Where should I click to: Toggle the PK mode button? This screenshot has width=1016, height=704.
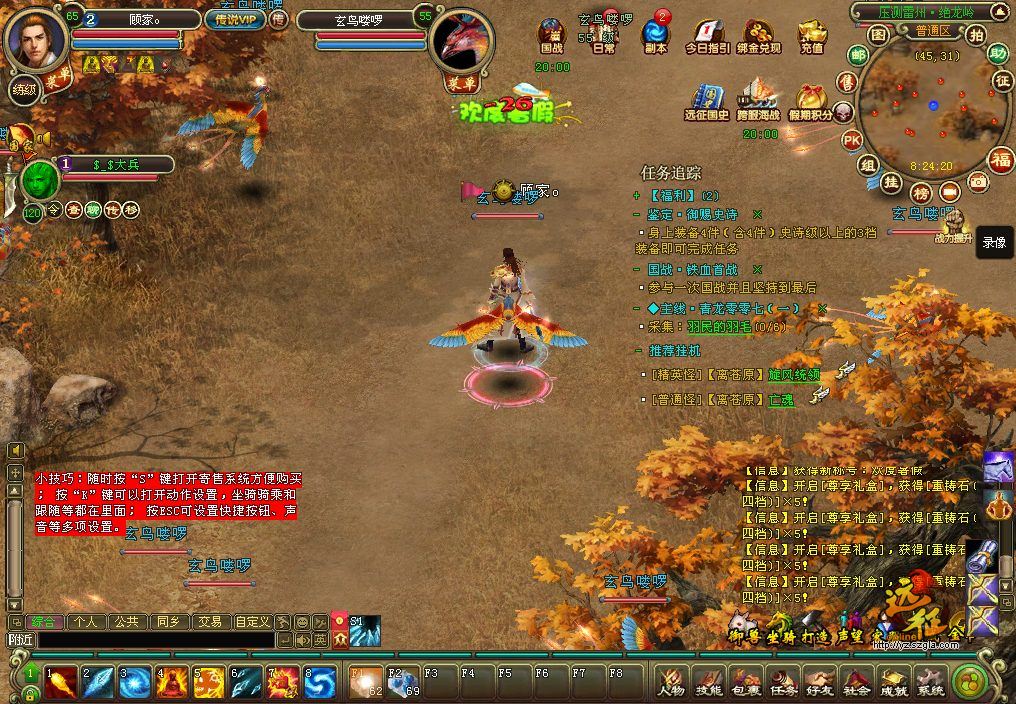click(x=852, y=139)
